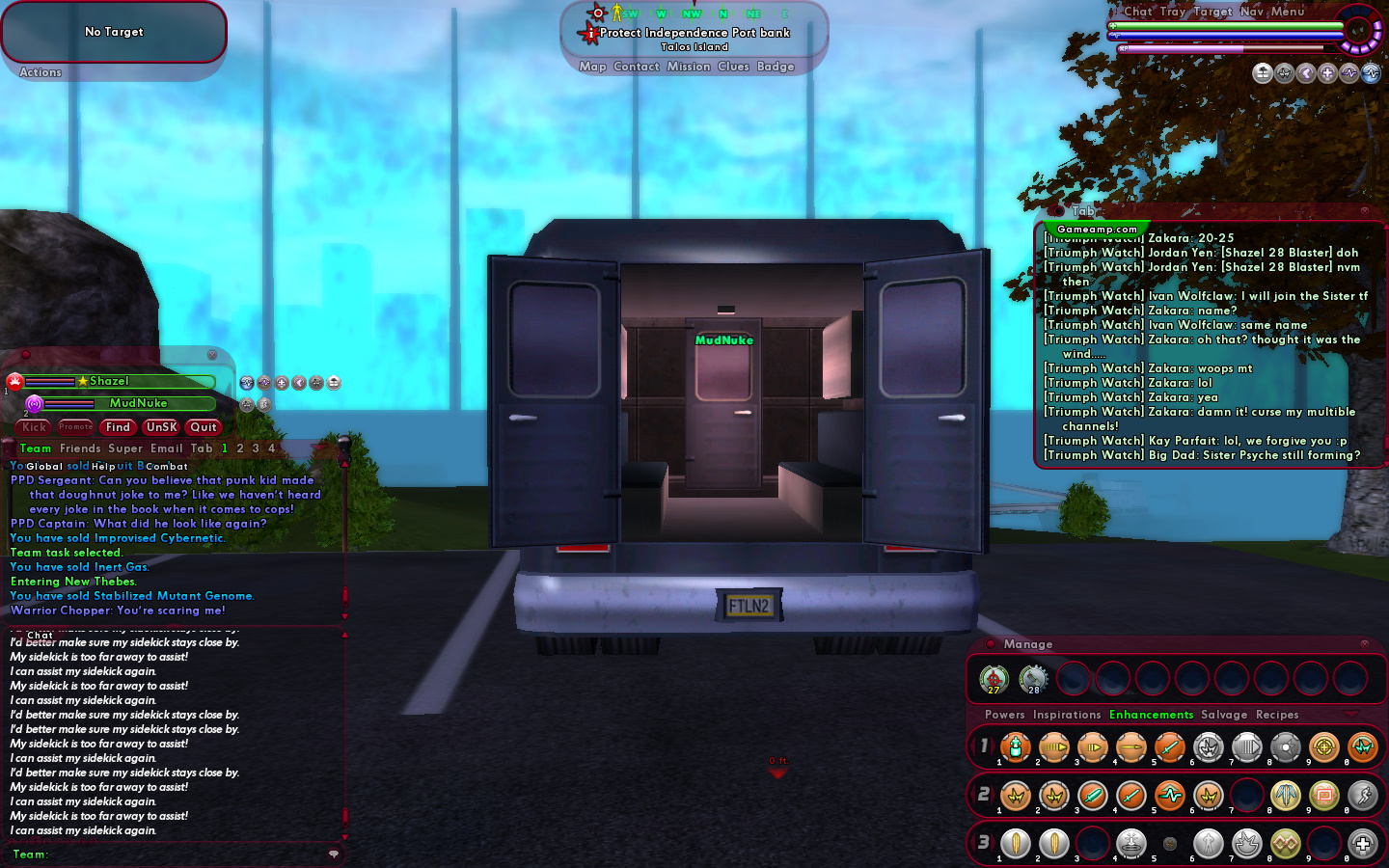Quit the team
Screen dimensions: 1389x868
[204, 427]
